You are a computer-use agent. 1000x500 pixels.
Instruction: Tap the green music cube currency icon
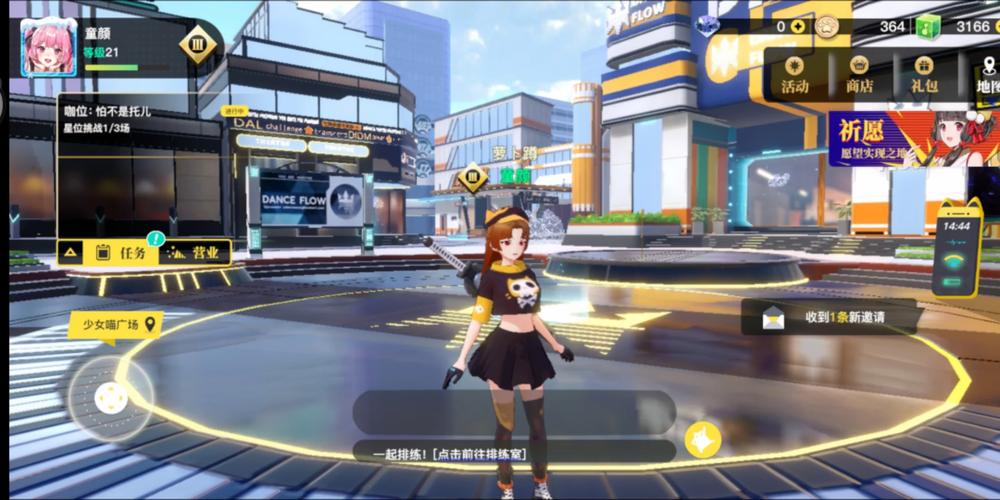pos(929,26)
